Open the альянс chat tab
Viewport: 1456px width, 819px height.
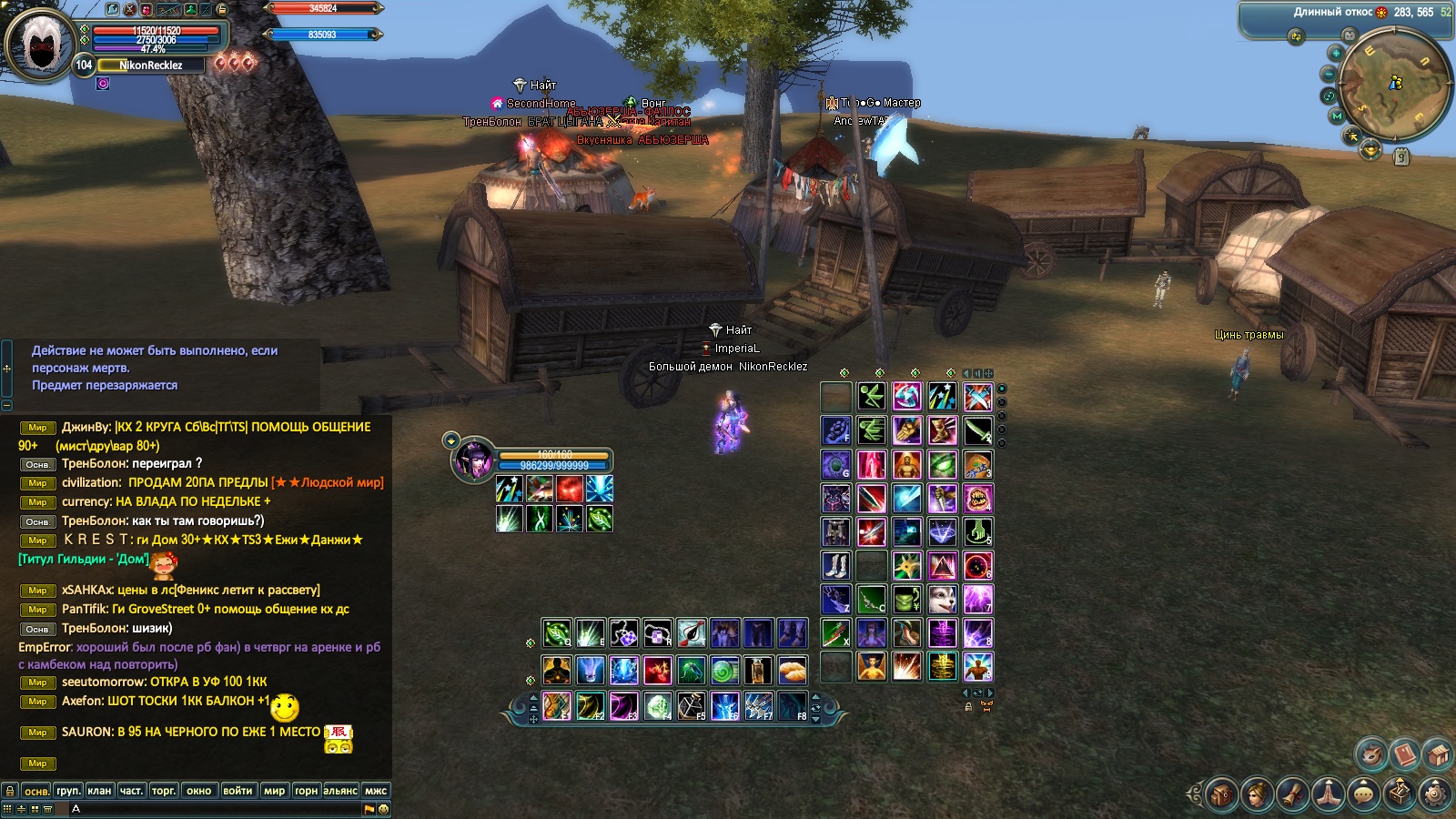click(x=340, y=791)
